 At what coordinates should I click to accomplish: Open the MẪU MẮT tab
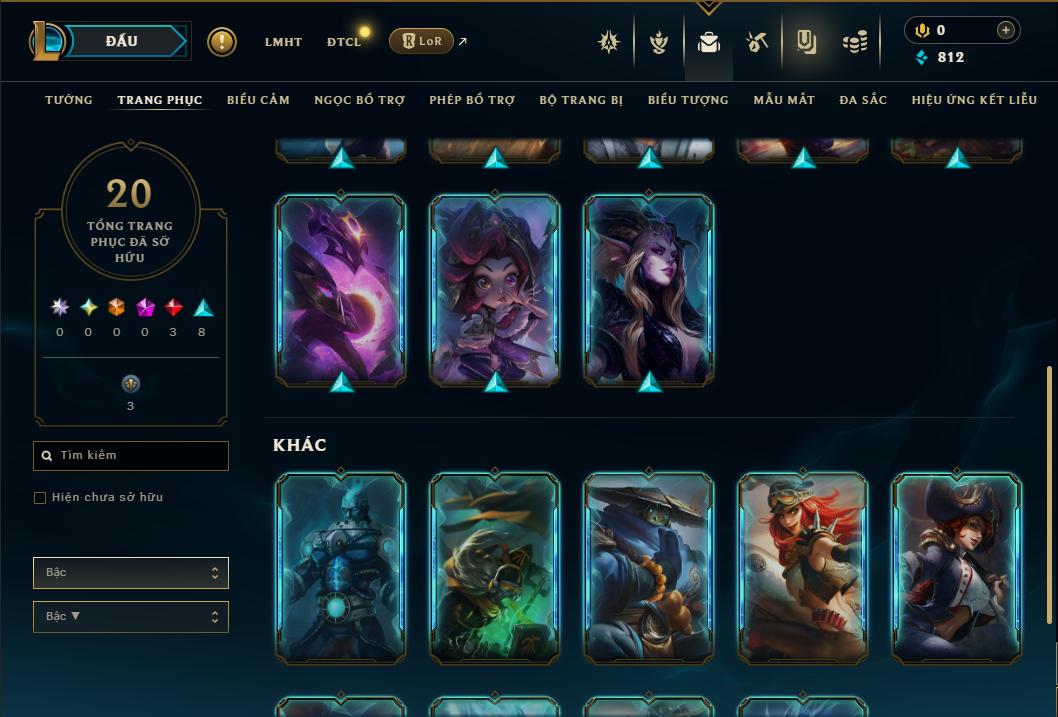tap(784, 100)
